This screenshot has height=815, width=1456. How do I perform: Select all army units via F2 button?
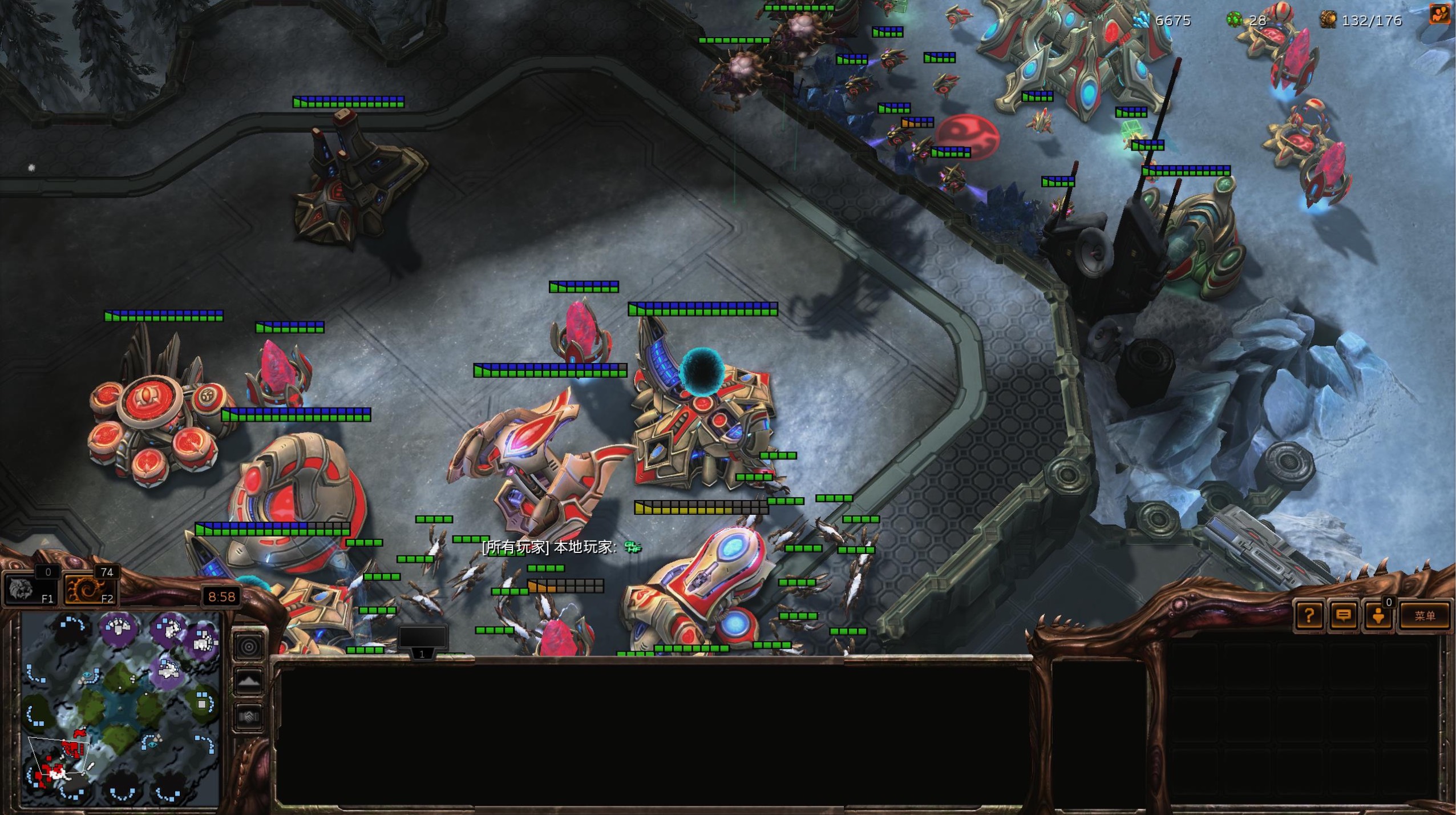[x=90, y=589]
